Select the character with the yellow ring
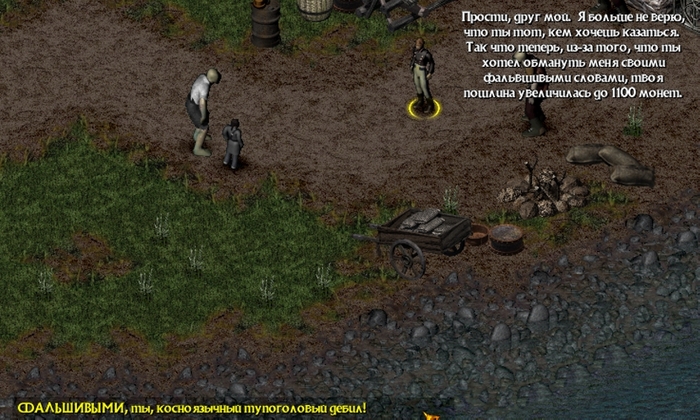The image size is (700, 420). (422, 76)
